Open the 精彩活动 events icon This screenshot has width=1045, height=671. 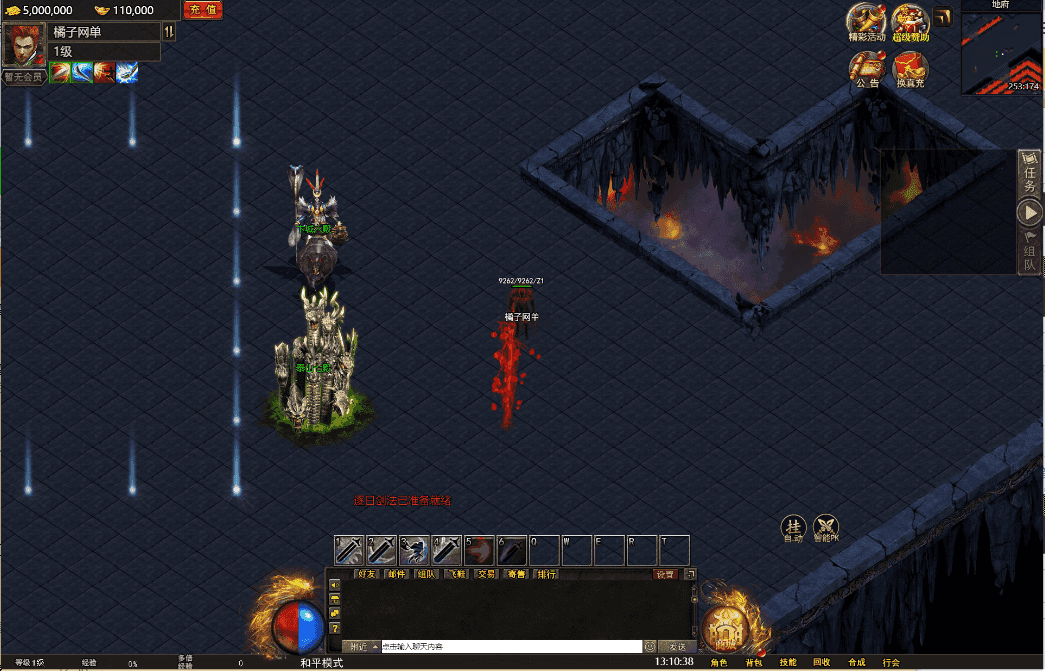[866, 21]
